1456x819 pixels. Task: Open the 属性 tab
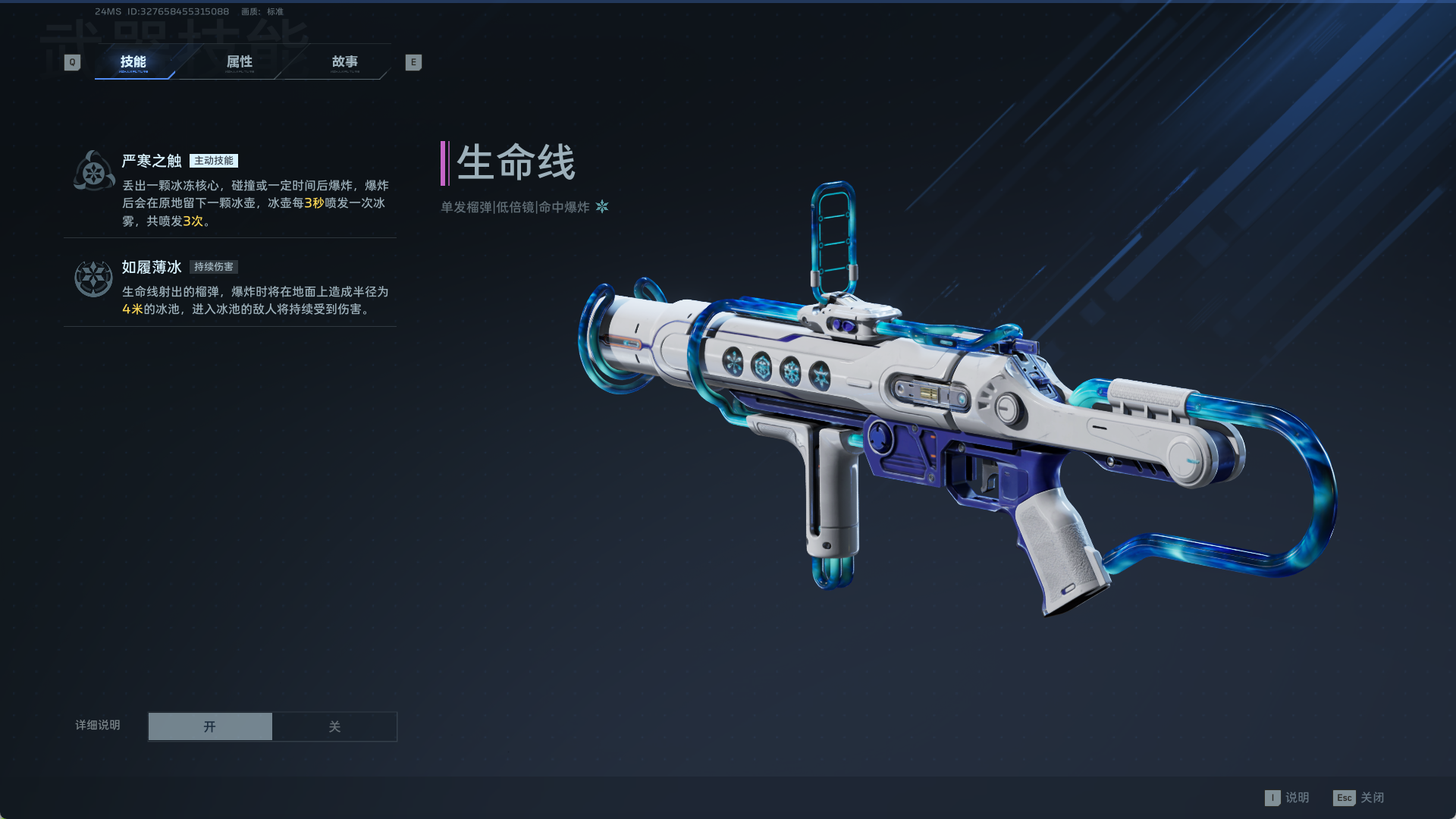(240, 62)
